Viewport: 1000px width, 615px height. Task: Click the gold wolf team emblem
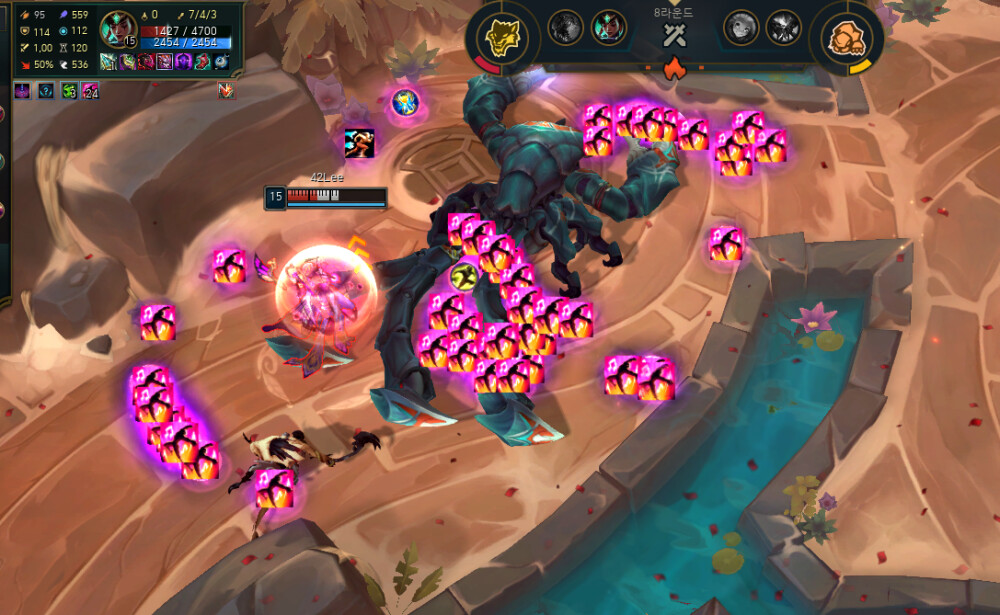(x=500, y=37)
